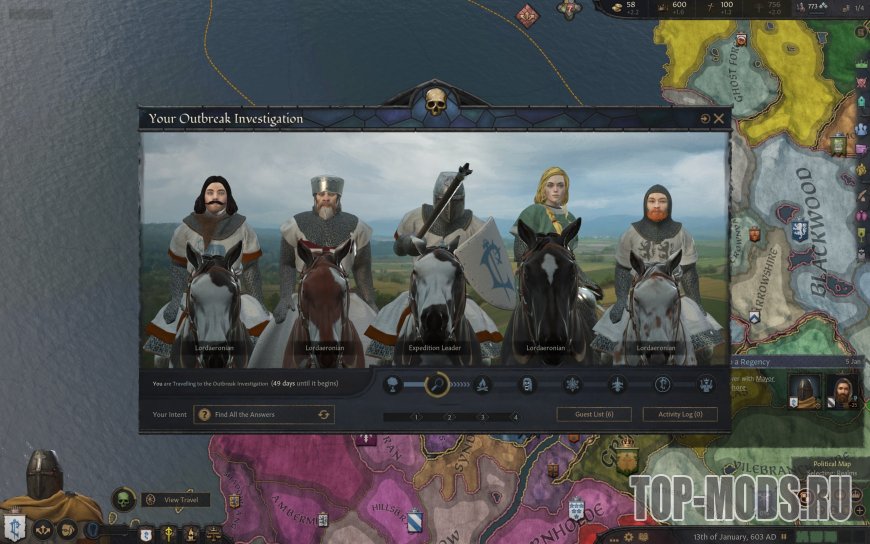
Task: Click the magnifying glass travel phase icon
Action: (437, 384)
